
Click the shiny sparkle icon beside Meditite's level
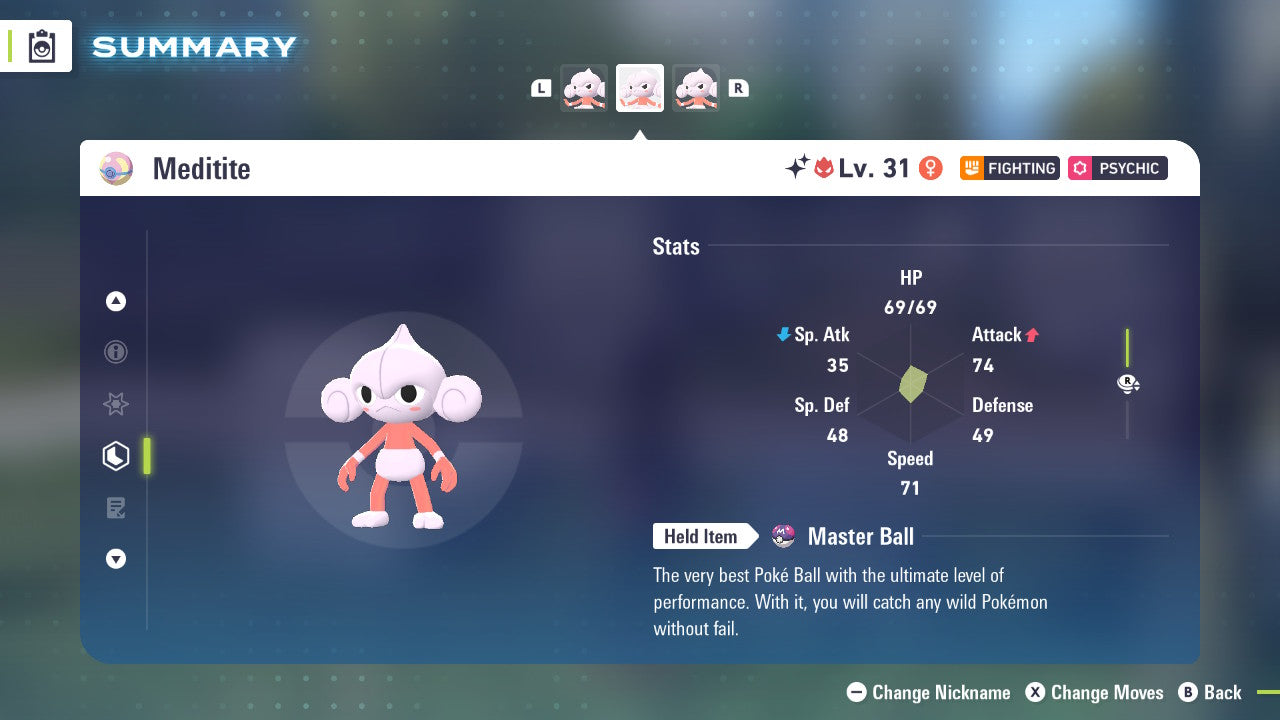pos(795,168)
